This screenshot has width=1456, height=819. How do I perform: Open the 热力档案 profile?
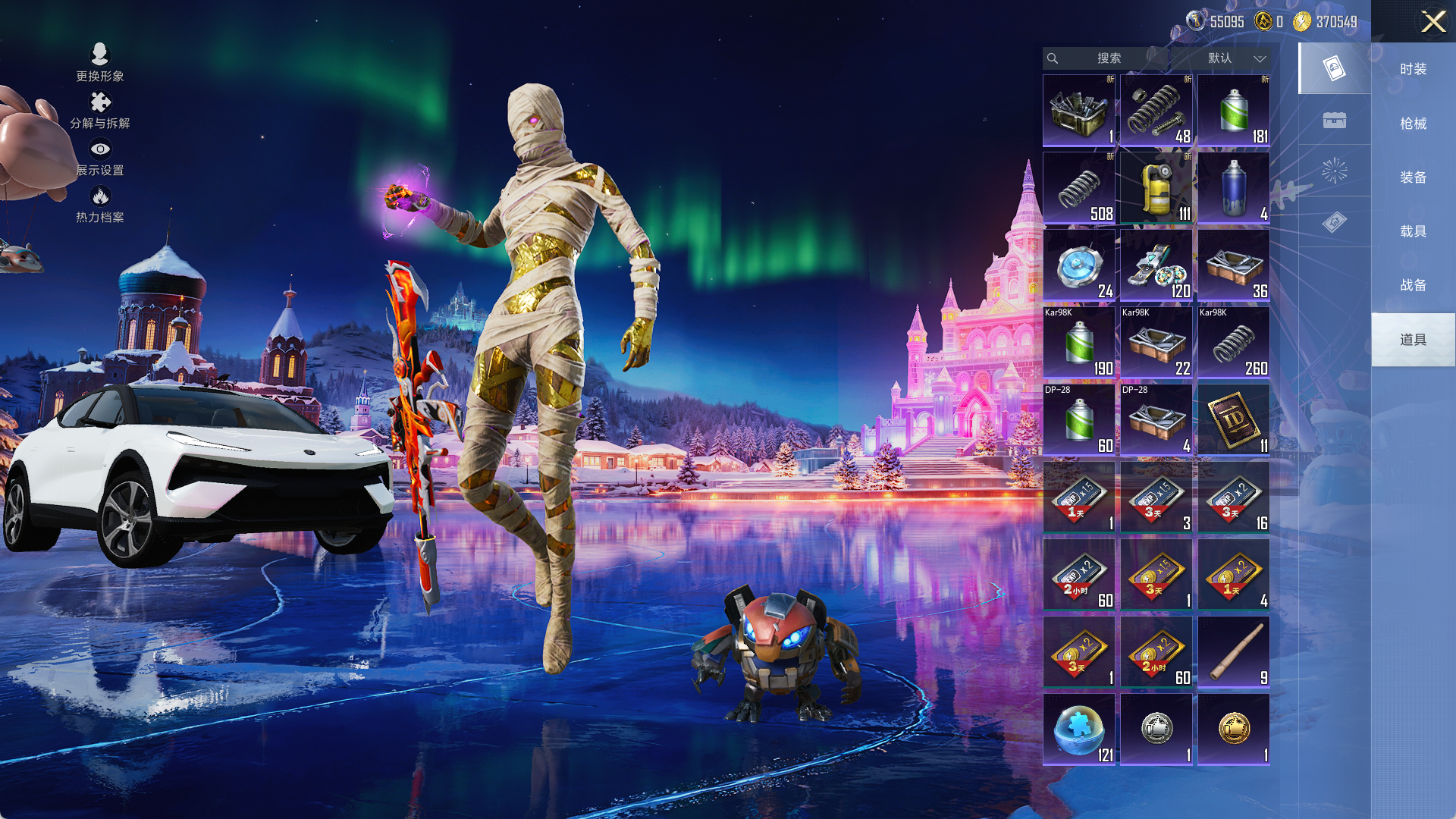(100, 205)
